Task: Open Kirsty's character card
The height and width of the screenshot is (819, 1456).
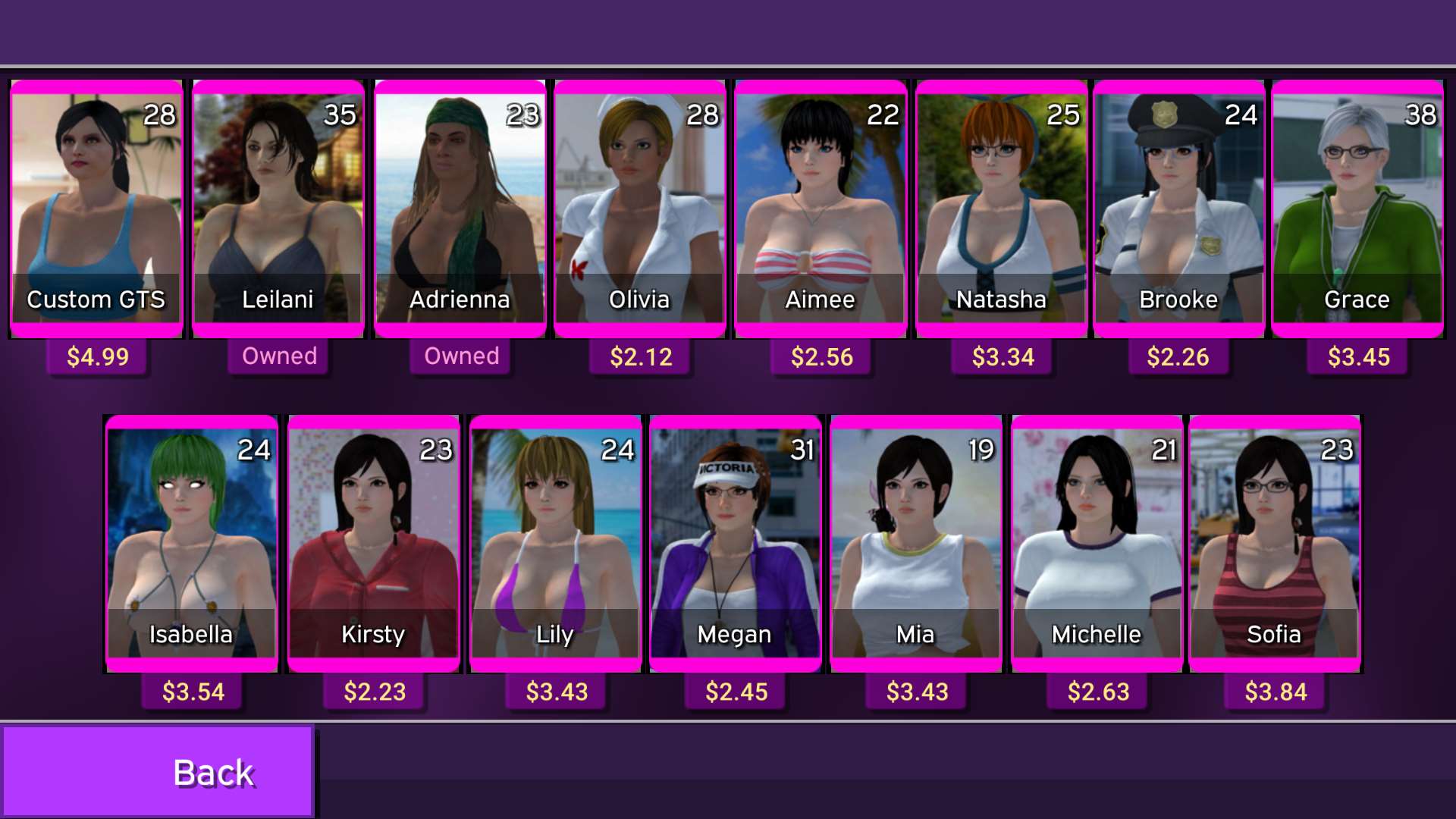Action: (372, 542)
